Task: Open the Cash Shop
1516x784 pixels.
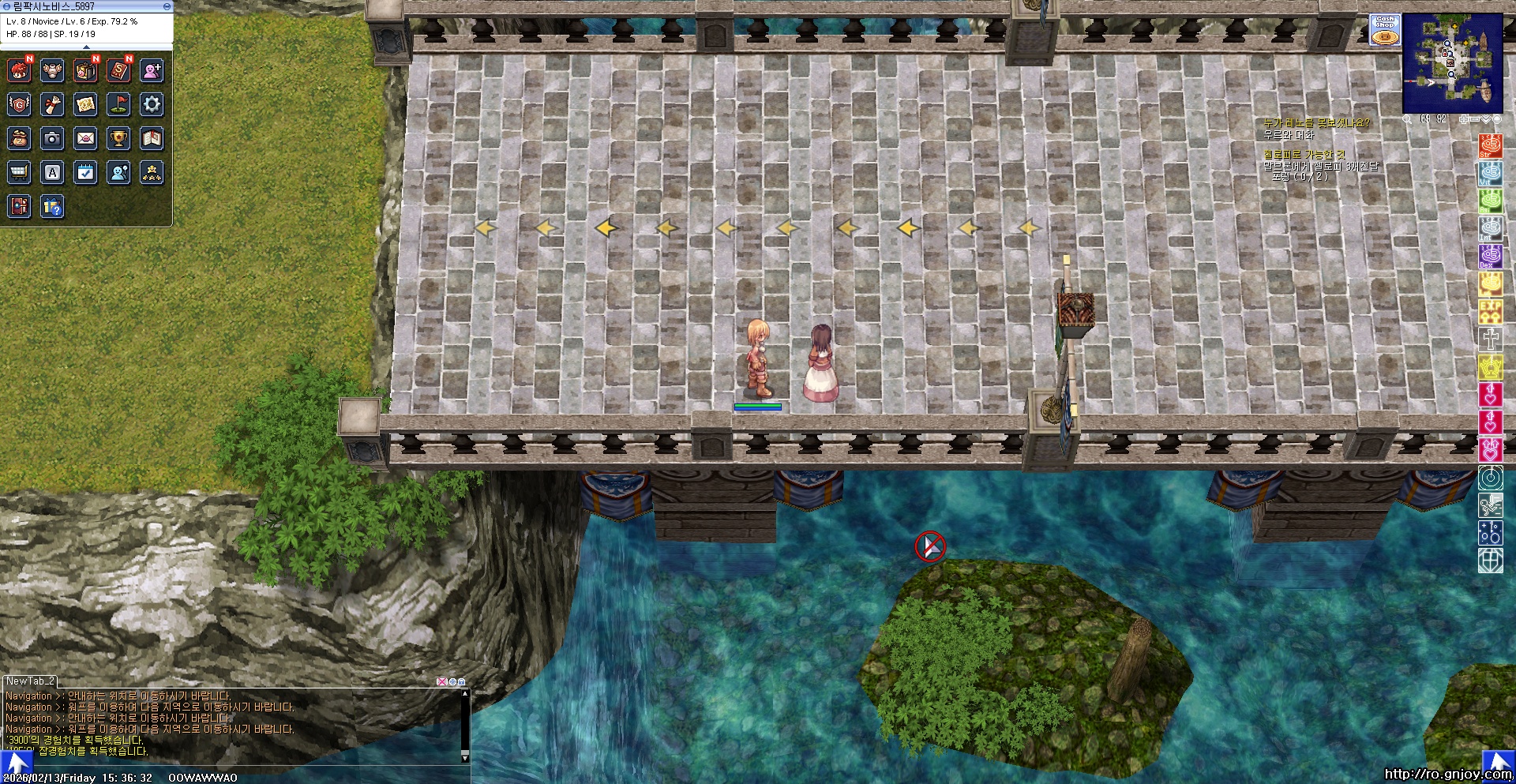Action: pyautogui.click(x=1385, y=30)
